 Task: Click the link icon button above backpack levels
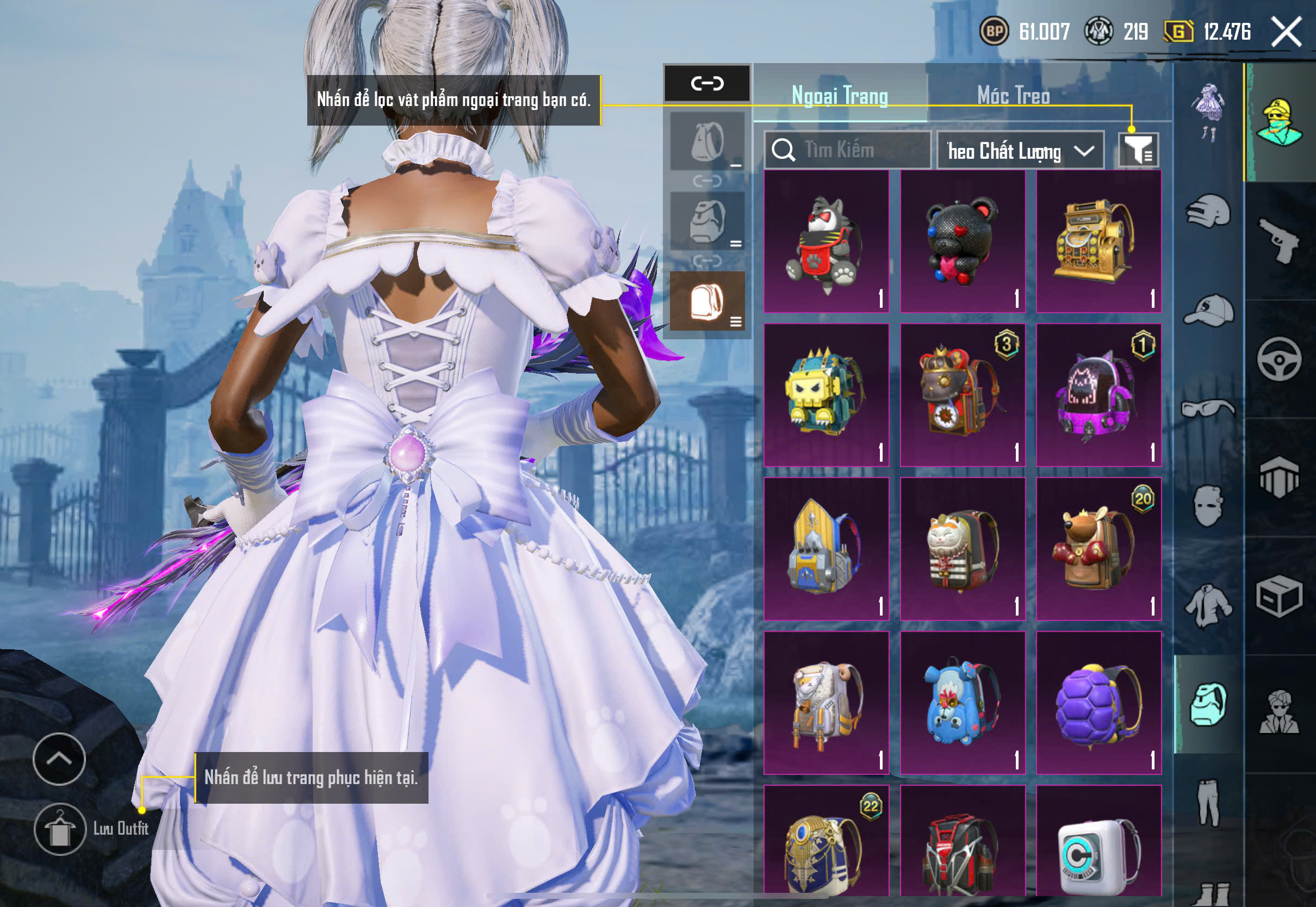click(x=707, y=84)
